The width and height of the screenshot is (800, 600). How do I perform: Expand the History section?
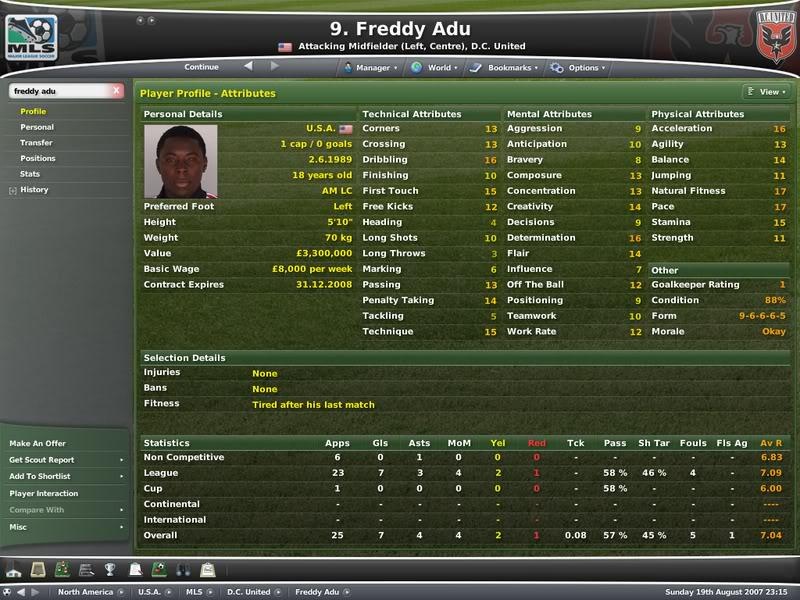click(x=34, y=189)
